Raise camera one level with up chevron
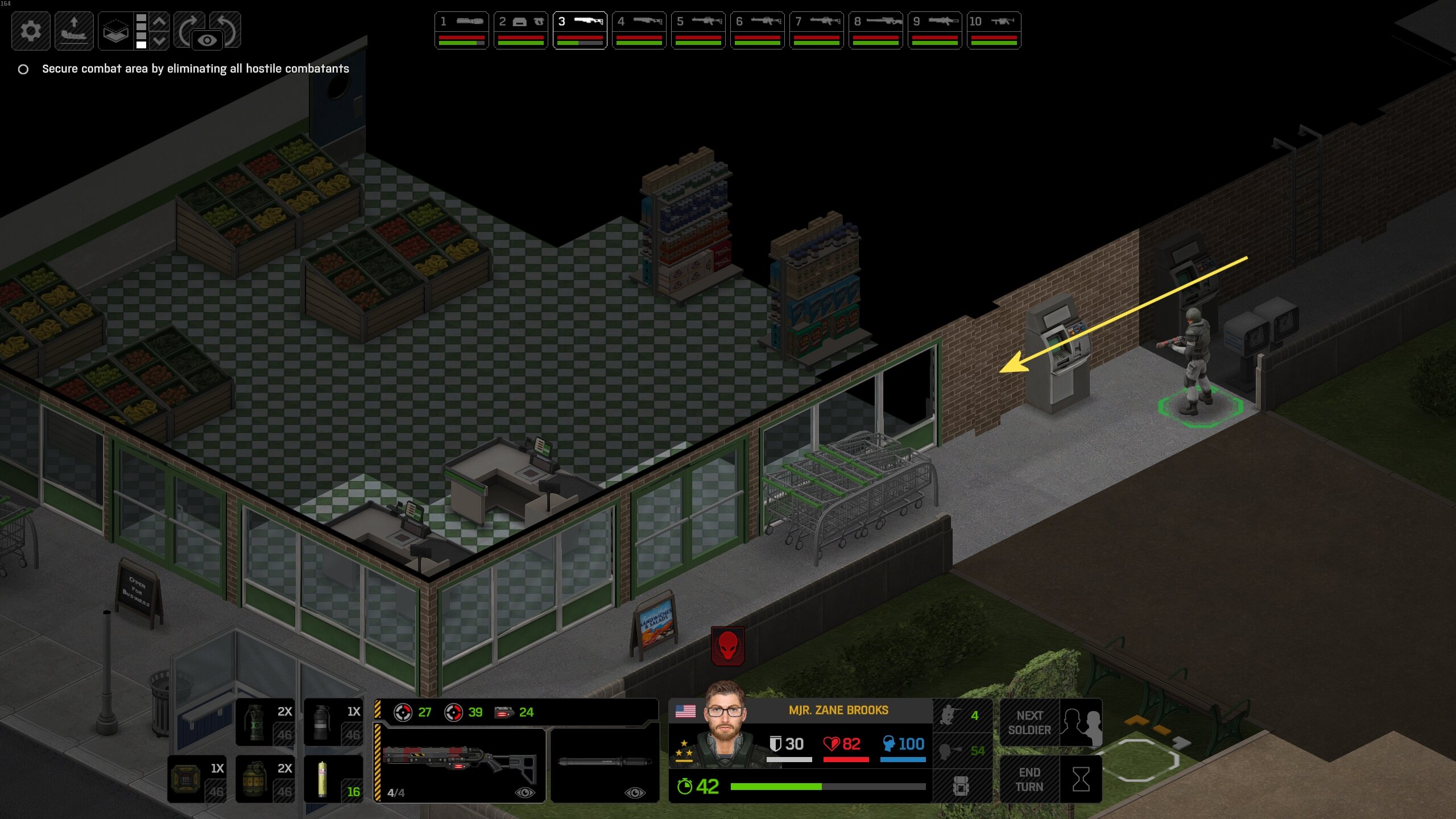Screen dimensions: 1456x819 pos(160,22)
